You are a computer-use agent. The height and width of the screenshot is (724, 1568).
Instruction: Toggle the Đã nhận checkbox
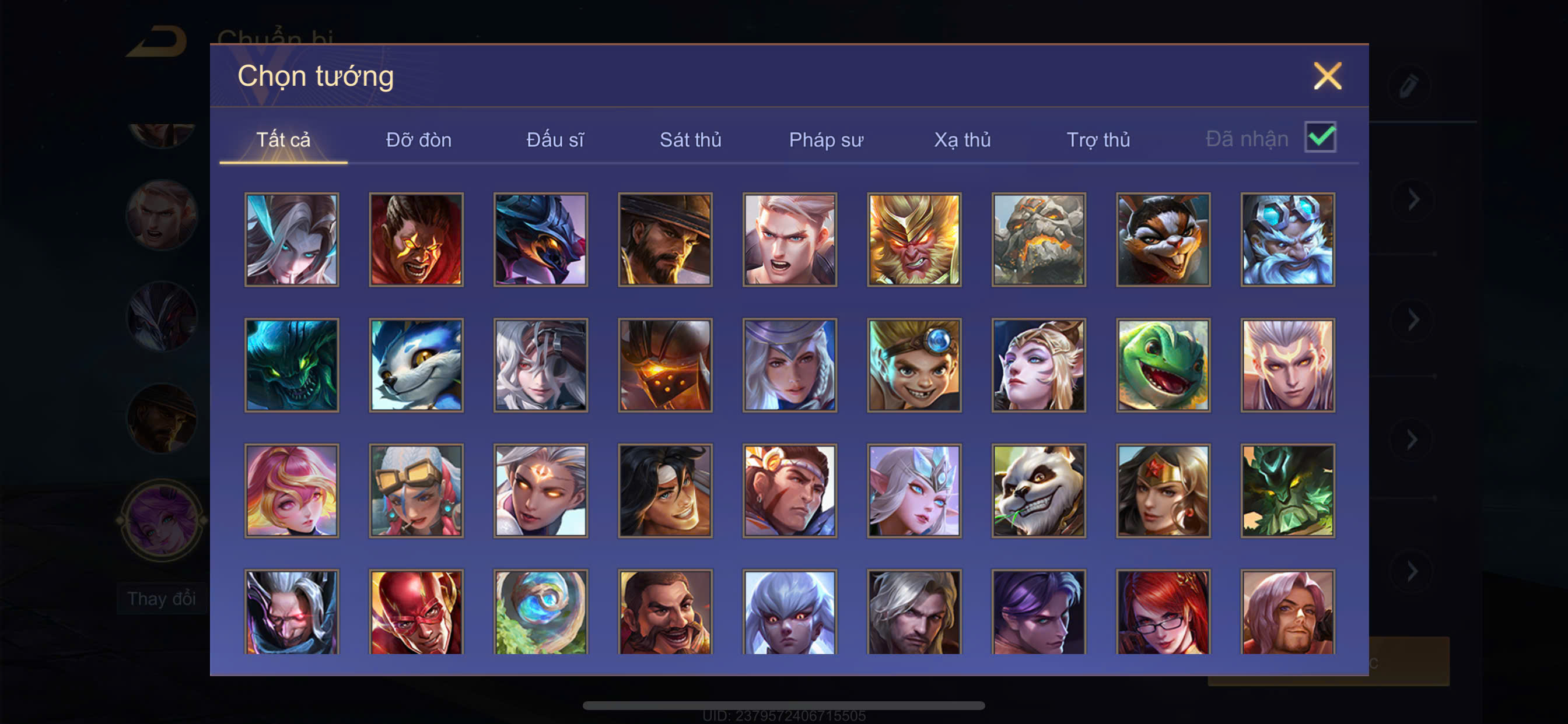[1319, 138]
